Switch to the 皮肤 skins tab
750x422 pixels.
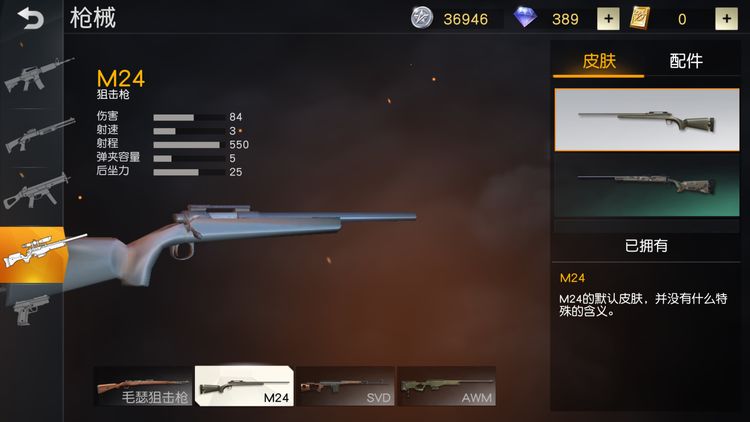(x=599, y=61)
